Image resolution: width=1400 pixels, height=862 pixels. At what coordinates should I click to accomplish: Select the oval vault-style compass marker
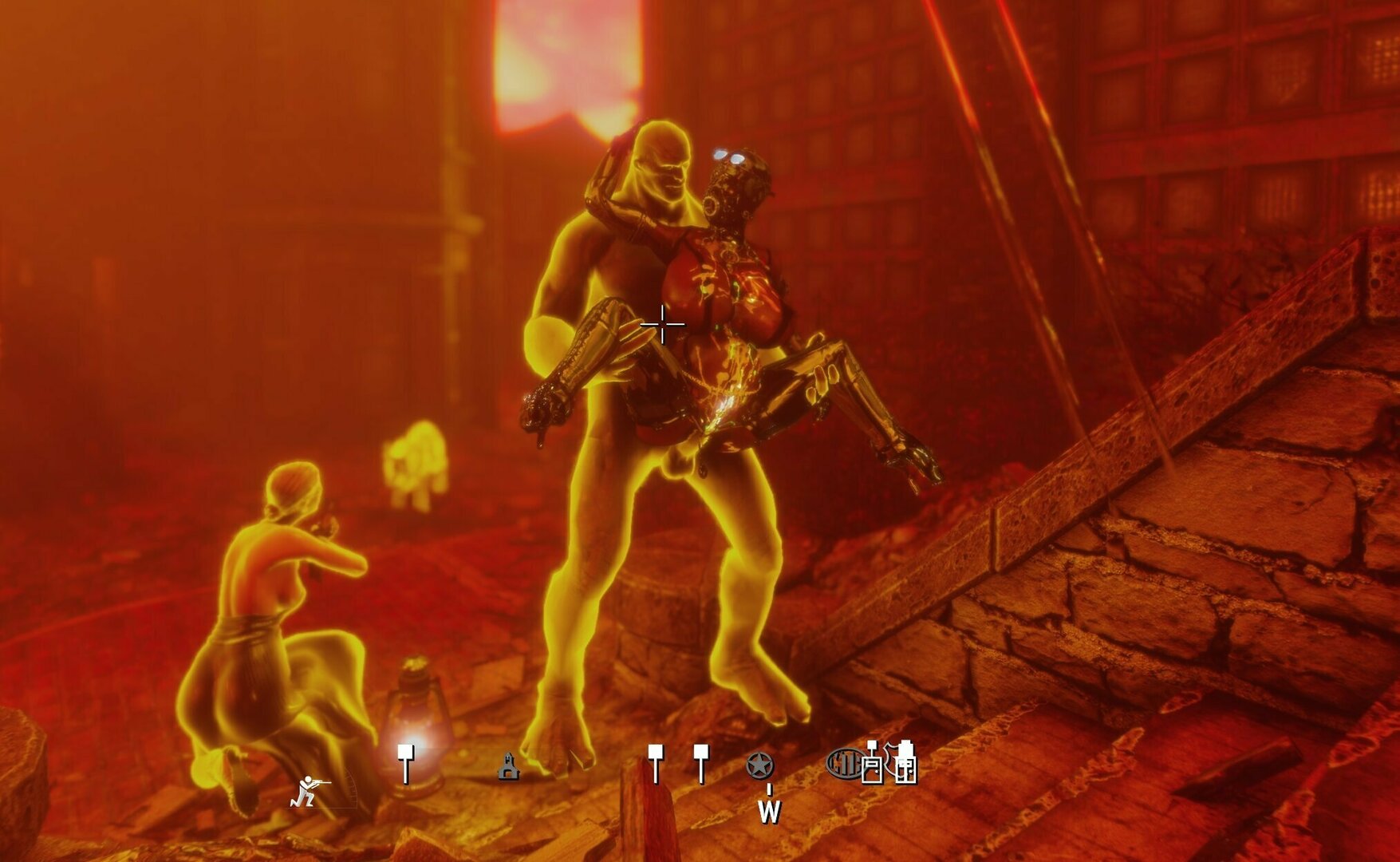click(x=844, y=764)
